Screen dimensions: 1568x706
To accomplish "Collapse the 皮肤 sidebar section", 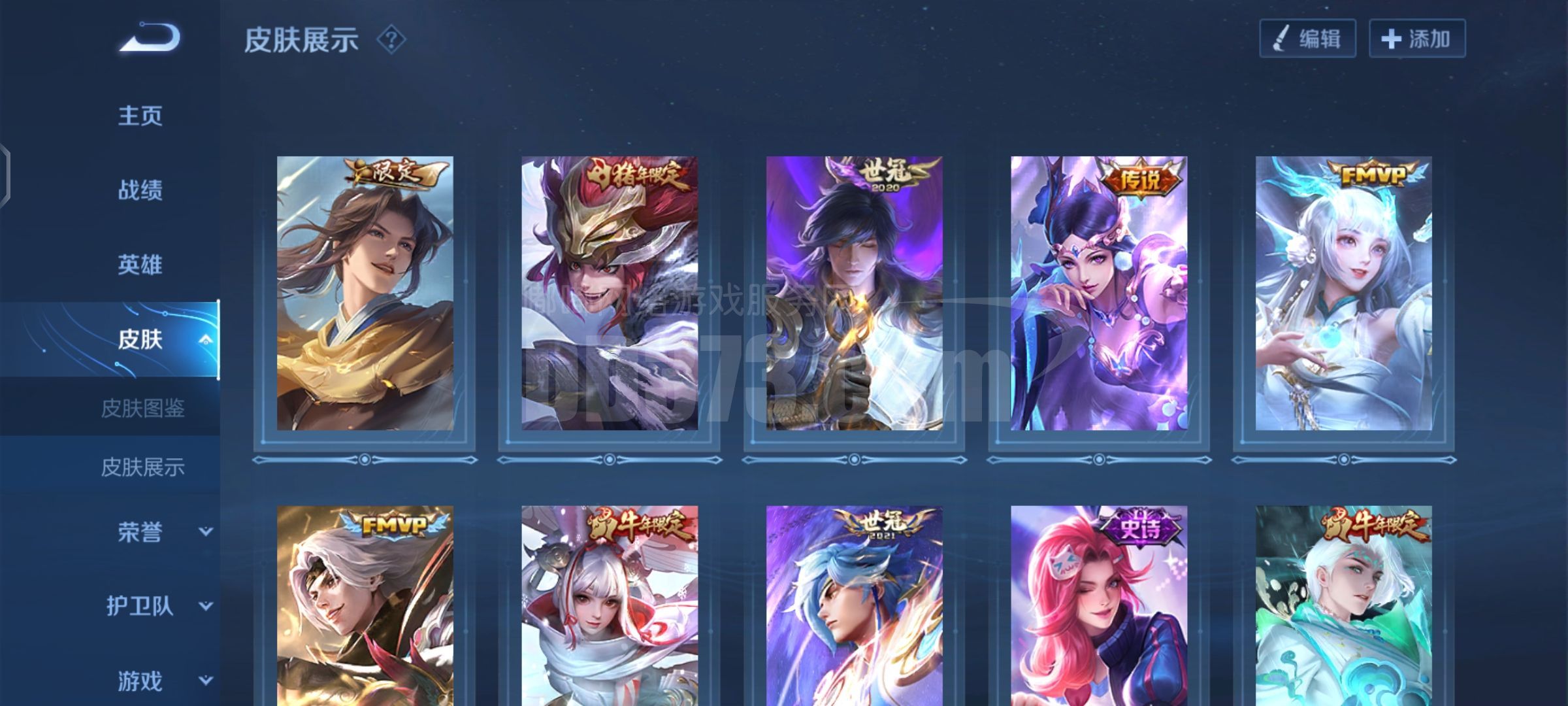I will point(205,339).
